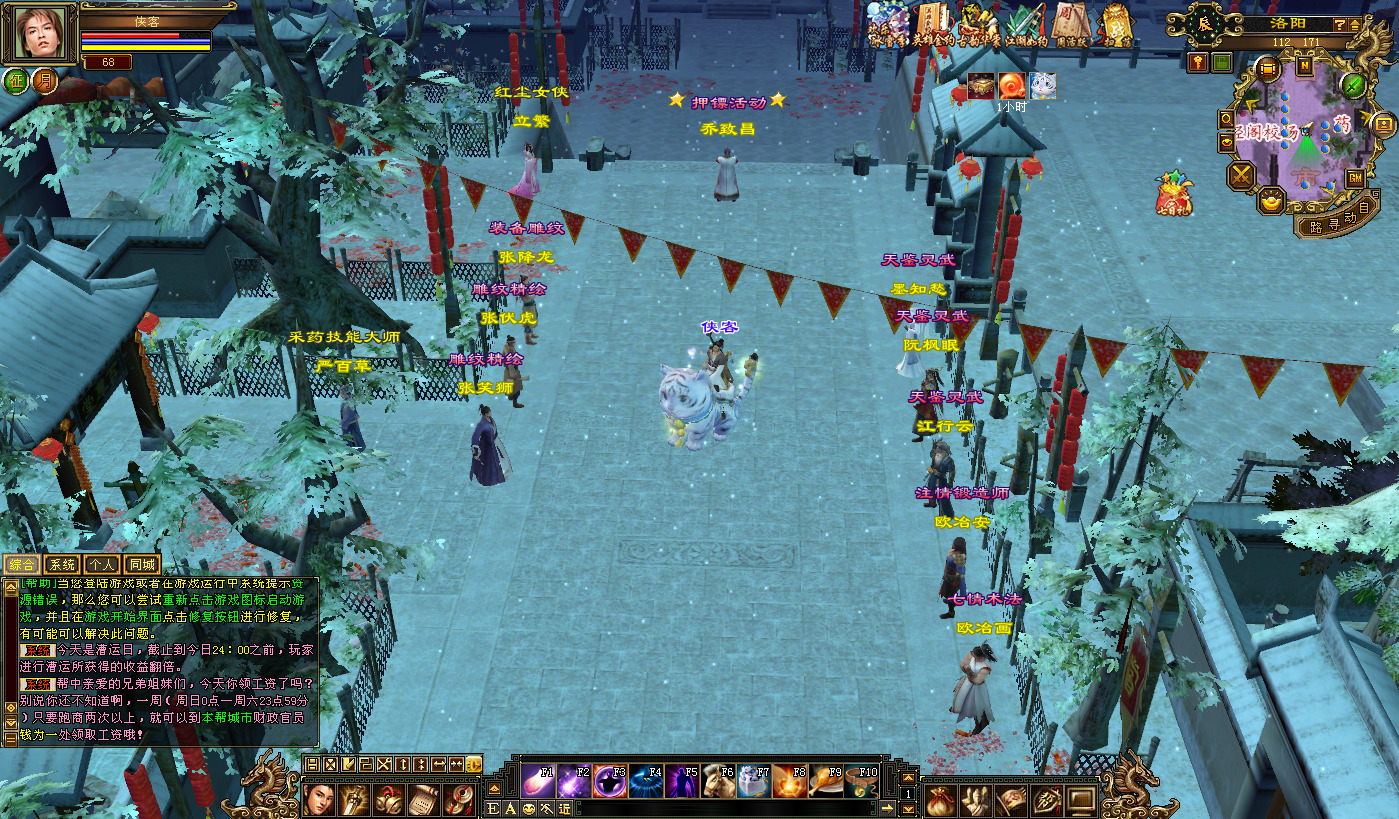1399x819 pixels.
Task: Use the F3 dark orb skill
Action: (610, 781)
